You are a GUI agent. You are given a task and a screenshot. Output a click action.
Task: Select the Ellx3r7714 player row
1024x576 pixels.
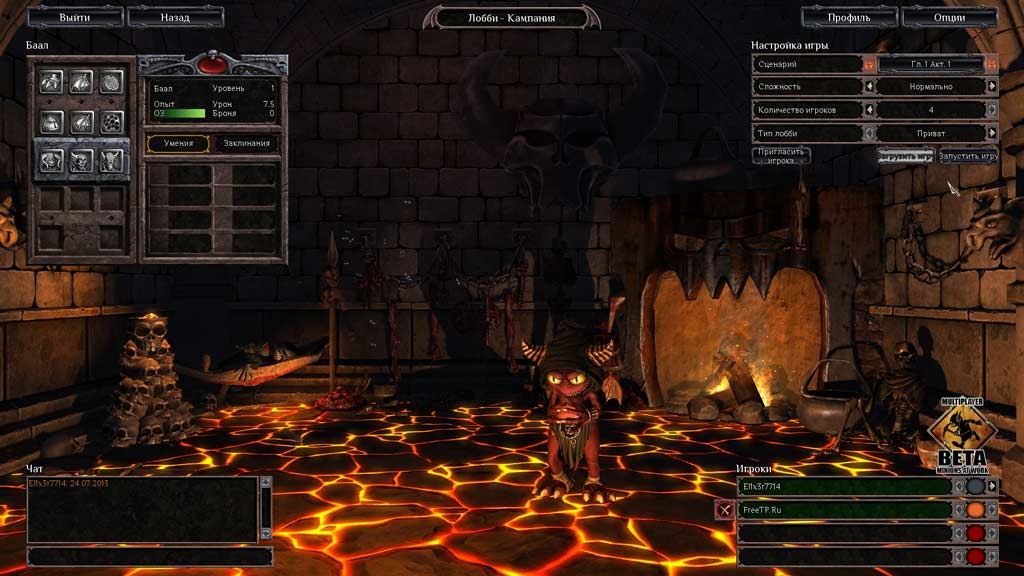tap(845, 486)
